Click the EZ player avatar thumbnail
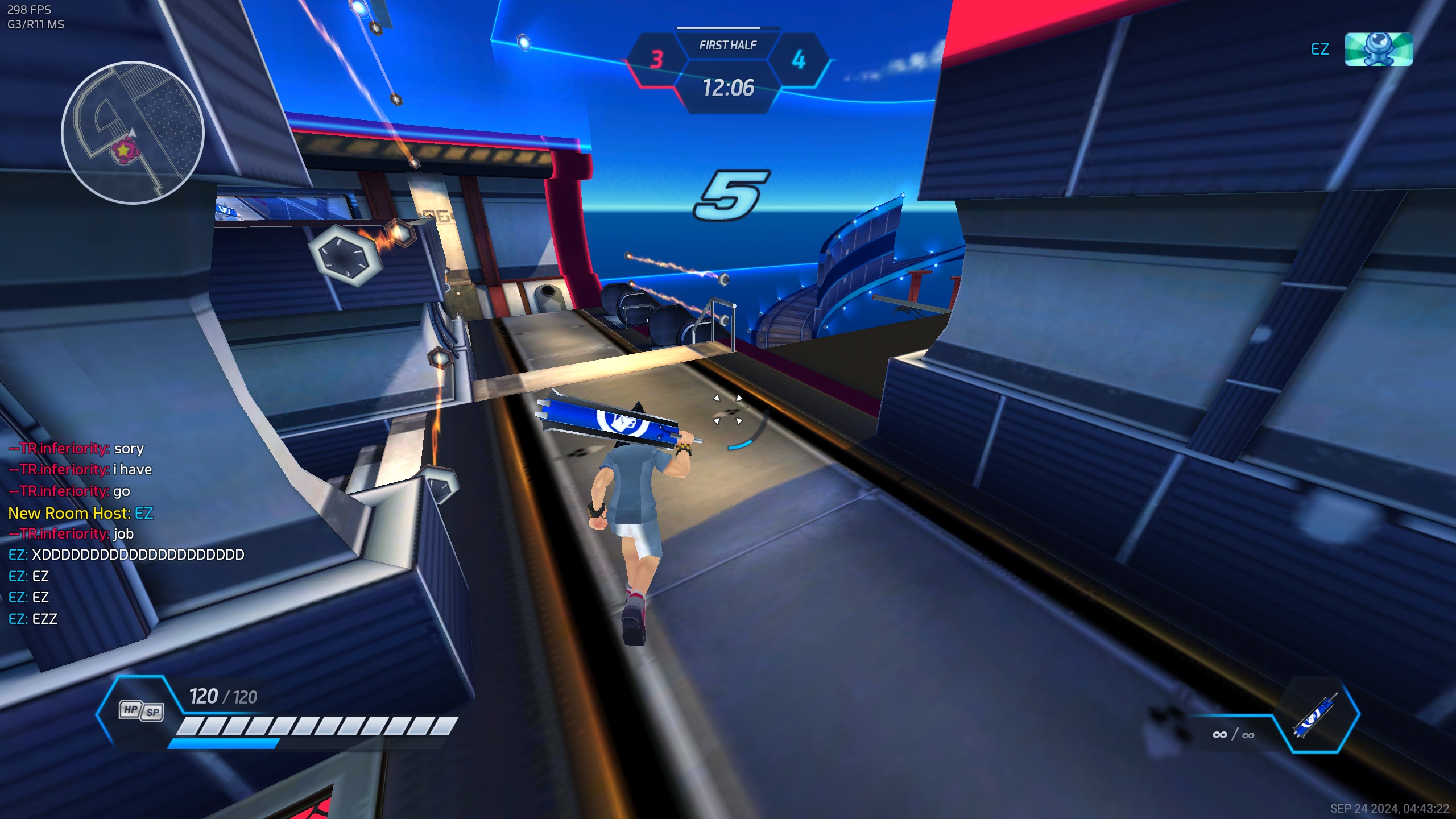 coord(1378,49)
